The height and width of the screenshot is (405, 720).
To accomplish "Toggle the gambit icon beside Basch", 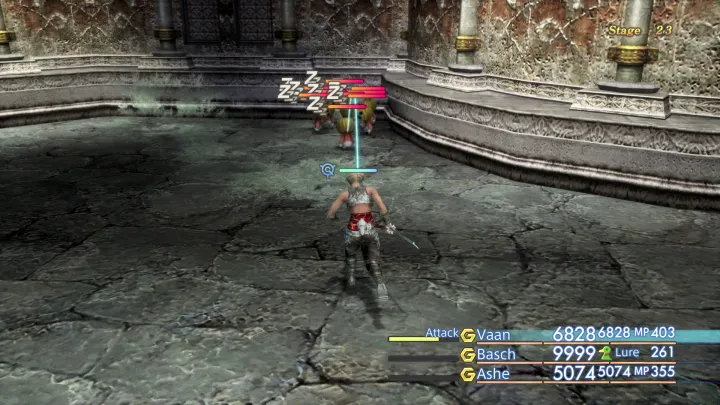I will coord(467,354).
